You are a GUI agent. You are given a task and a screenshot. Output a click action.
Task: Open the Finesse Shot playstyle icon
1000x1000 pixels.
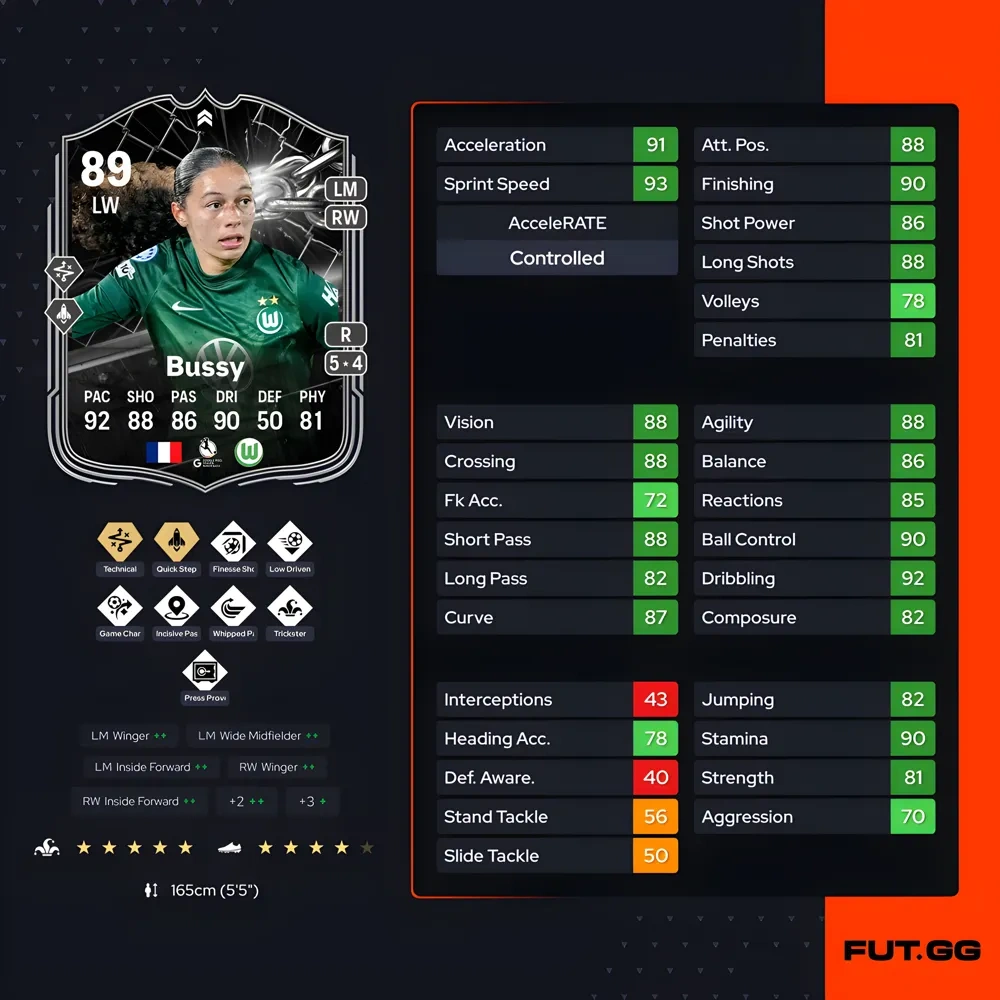[233, 543]
